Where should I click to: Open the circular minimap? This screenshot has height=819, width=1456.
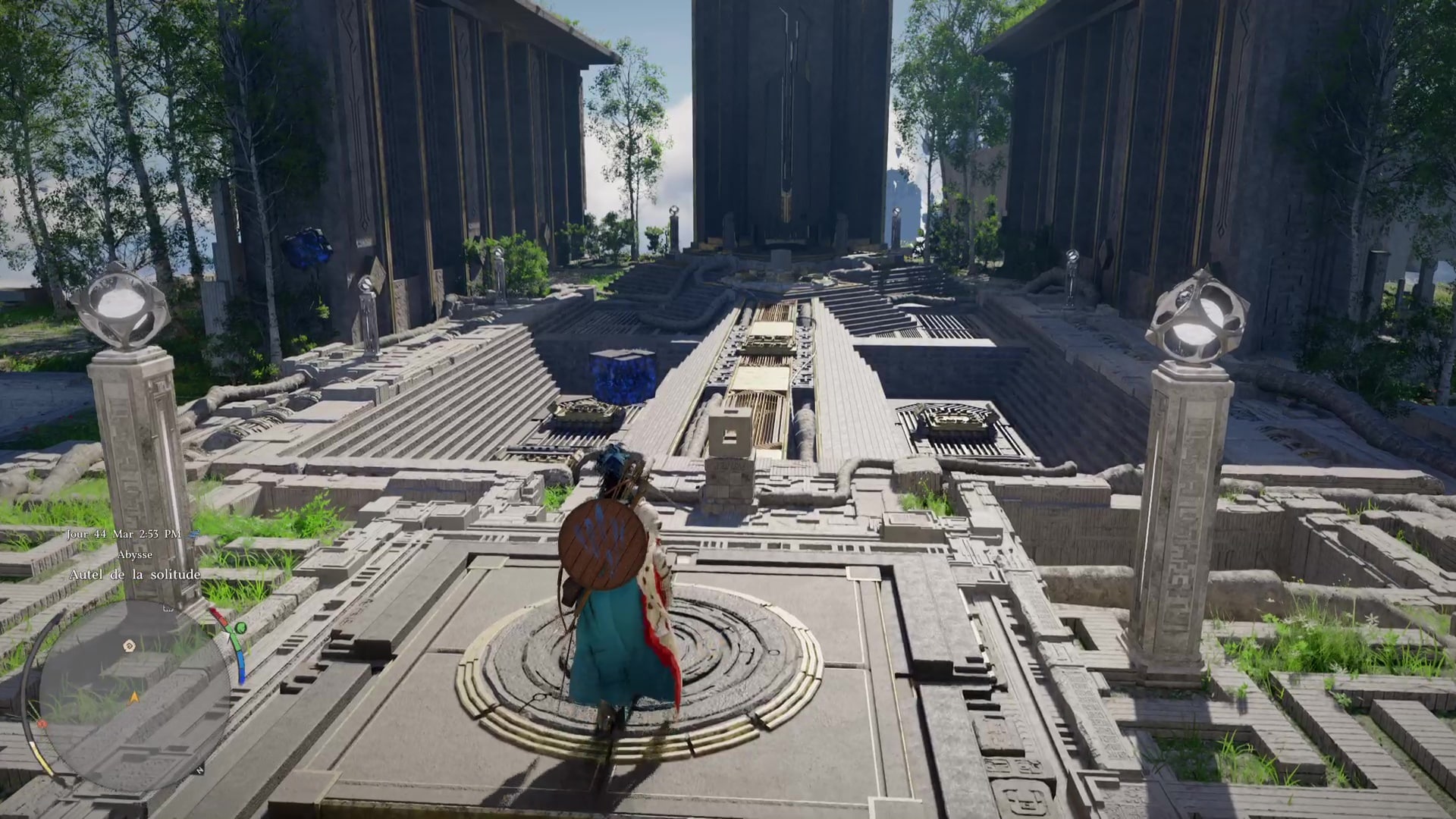pos(134,695)
